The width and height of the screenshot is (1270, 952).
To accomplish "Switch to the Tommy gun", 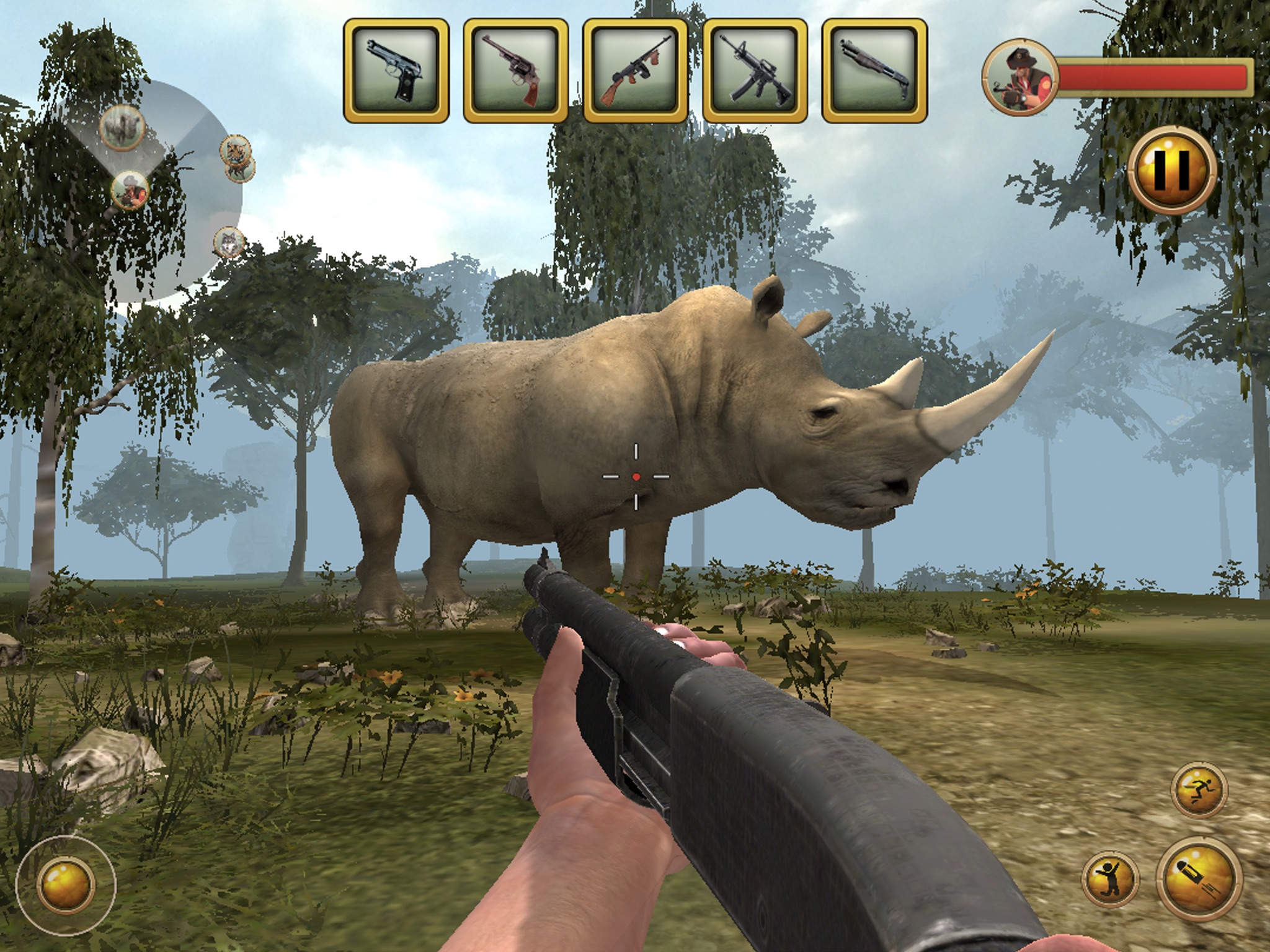I will tap(636, 70).
